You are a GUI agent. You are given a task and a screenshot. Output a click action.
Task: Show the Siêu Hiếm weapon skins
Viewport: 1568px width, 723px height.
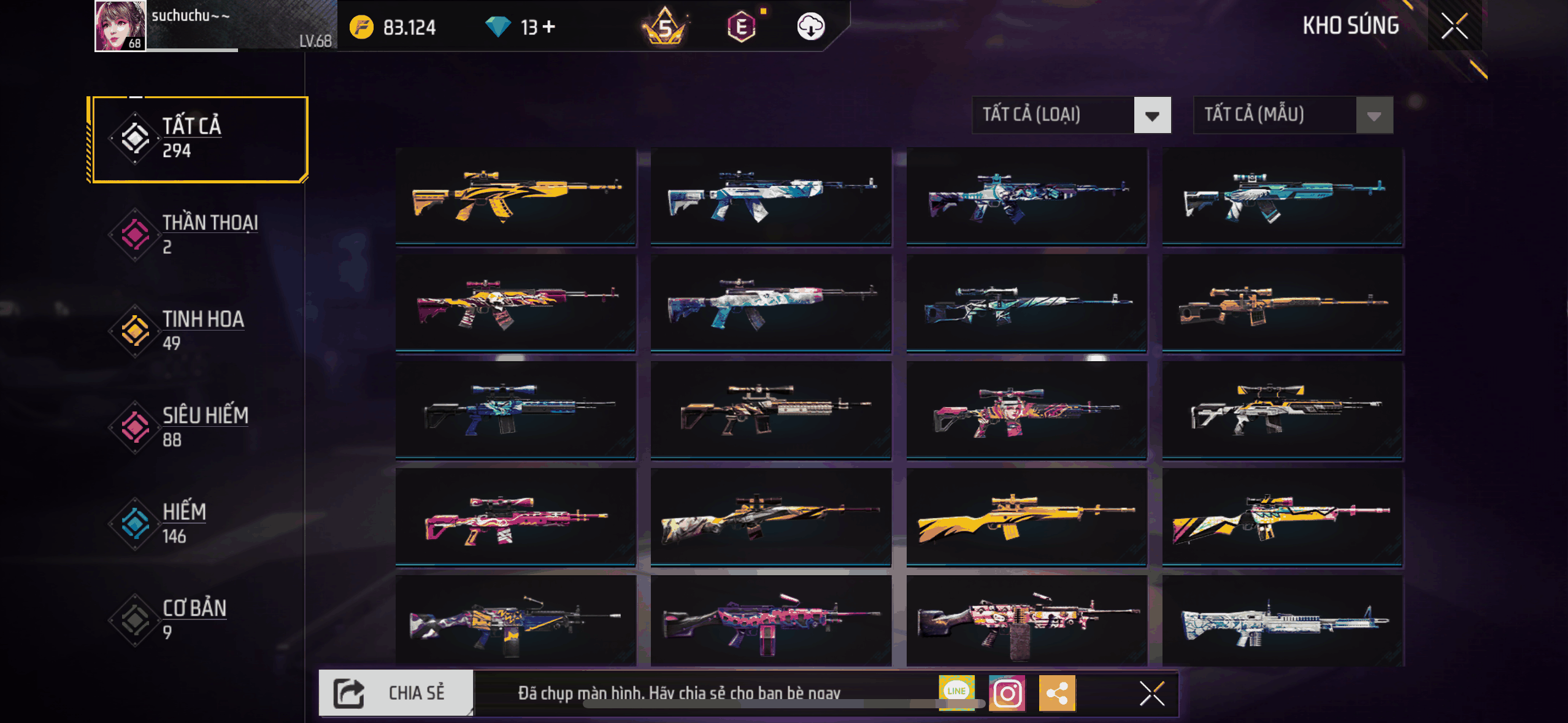tap(198, 427)
